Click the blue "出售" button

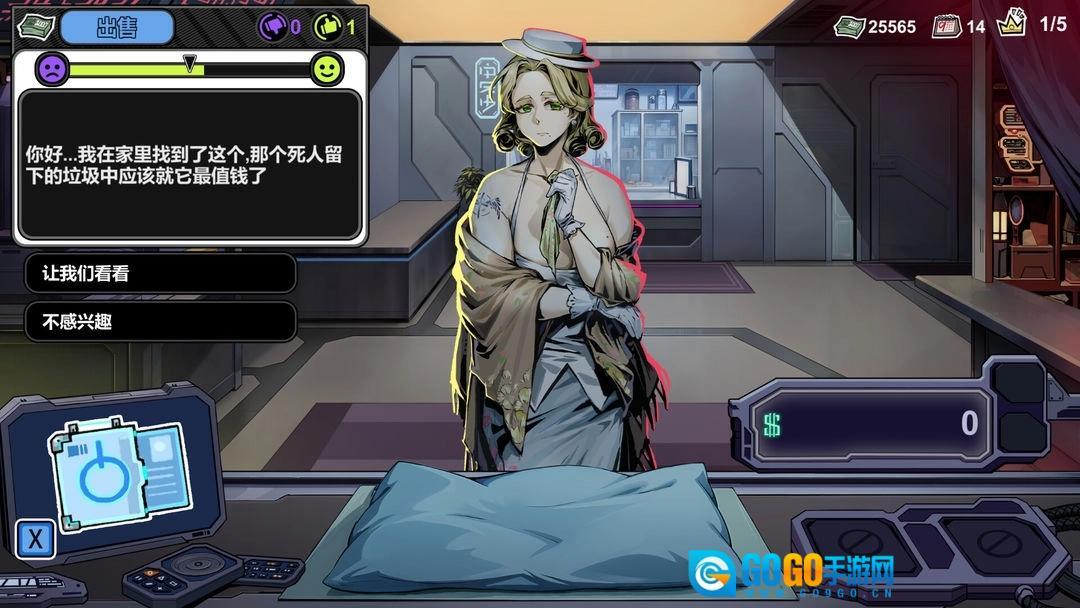pos(116,27)
